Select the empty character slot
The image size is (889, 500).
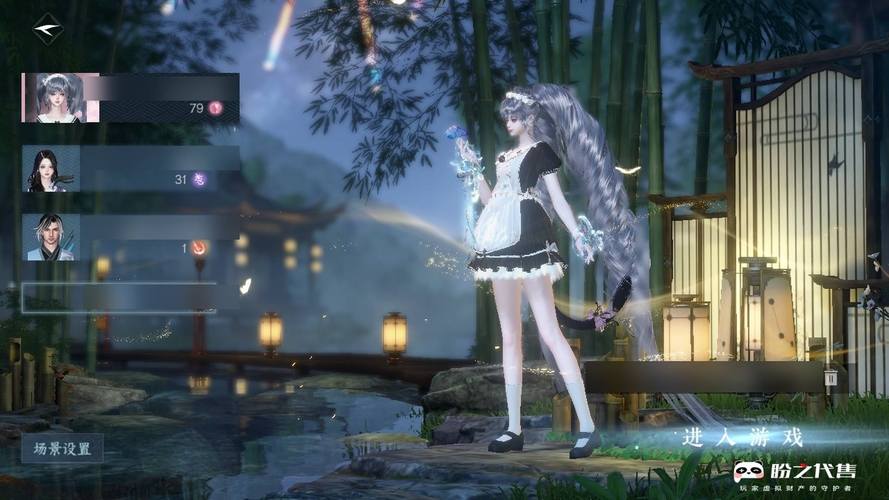click(119, 297)
